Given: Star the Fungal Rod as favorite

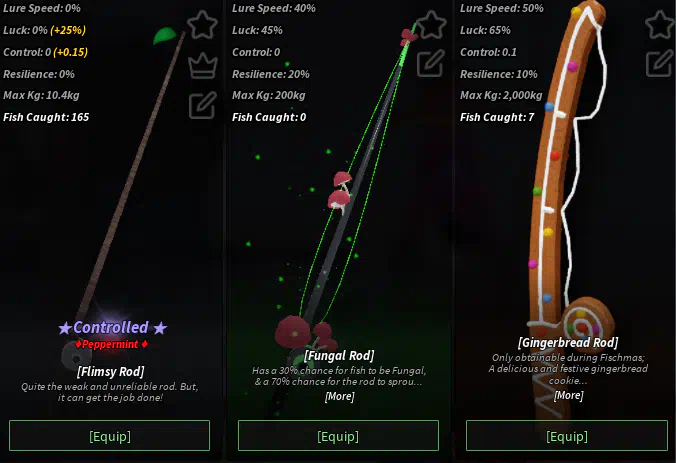Looking at the screenshot, I should tap(430, 24).
